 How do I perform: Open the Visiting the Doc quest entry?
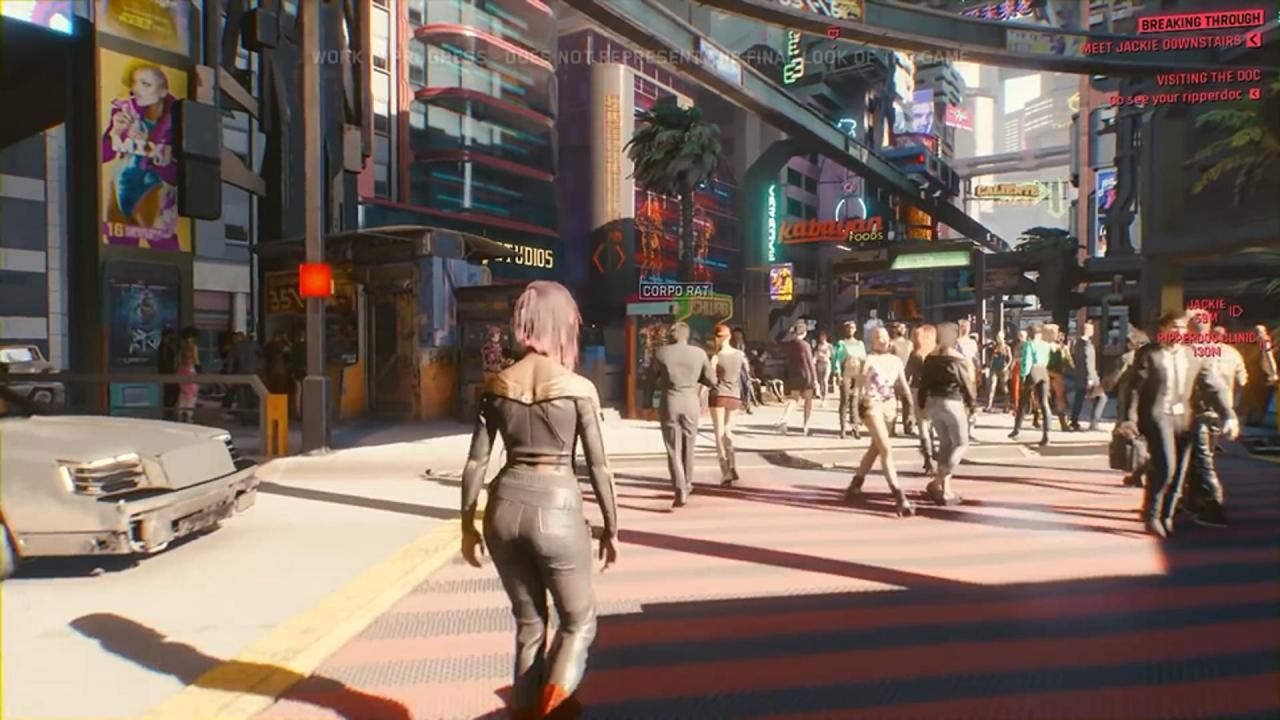pos(1208,78)
